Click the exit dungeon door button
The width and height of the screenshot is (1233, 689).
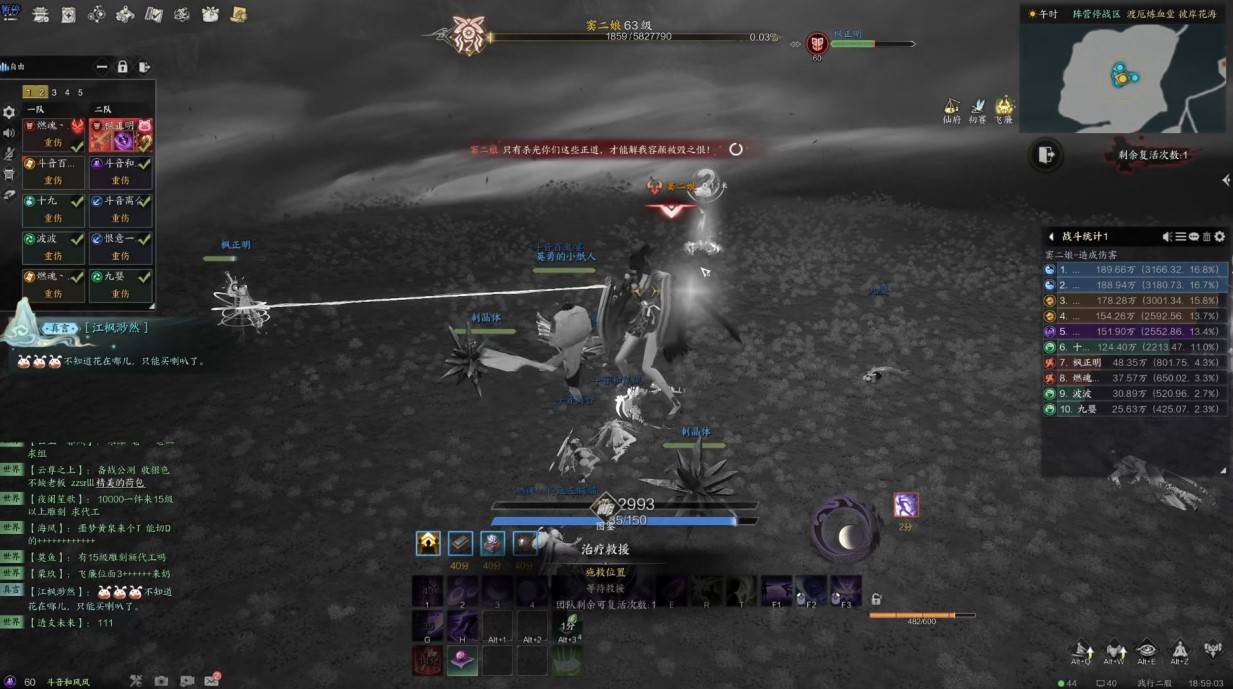coord(1046,154)
